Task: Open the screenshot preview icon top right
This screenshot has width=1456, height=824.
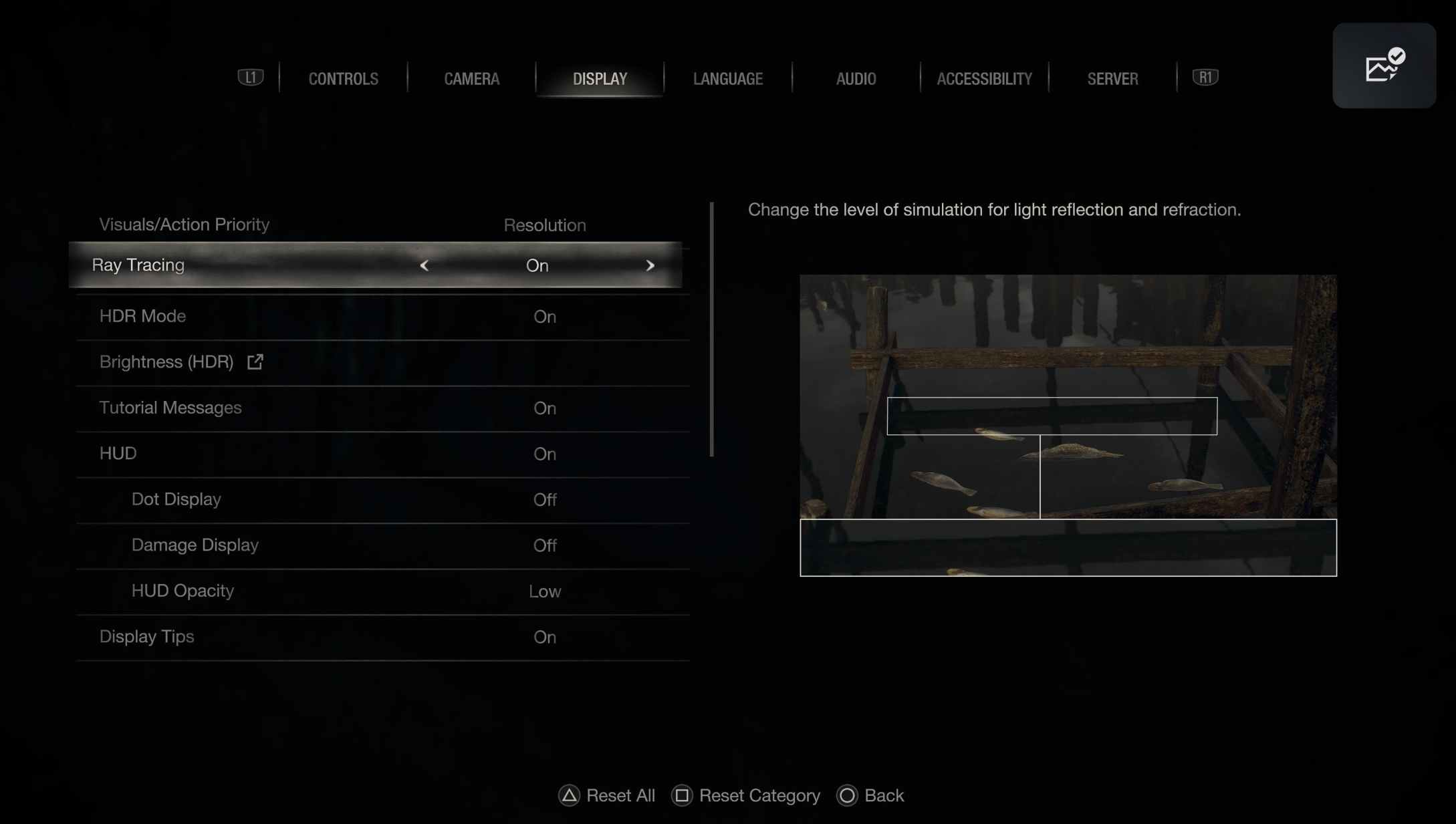Action: coord(1383,65)
